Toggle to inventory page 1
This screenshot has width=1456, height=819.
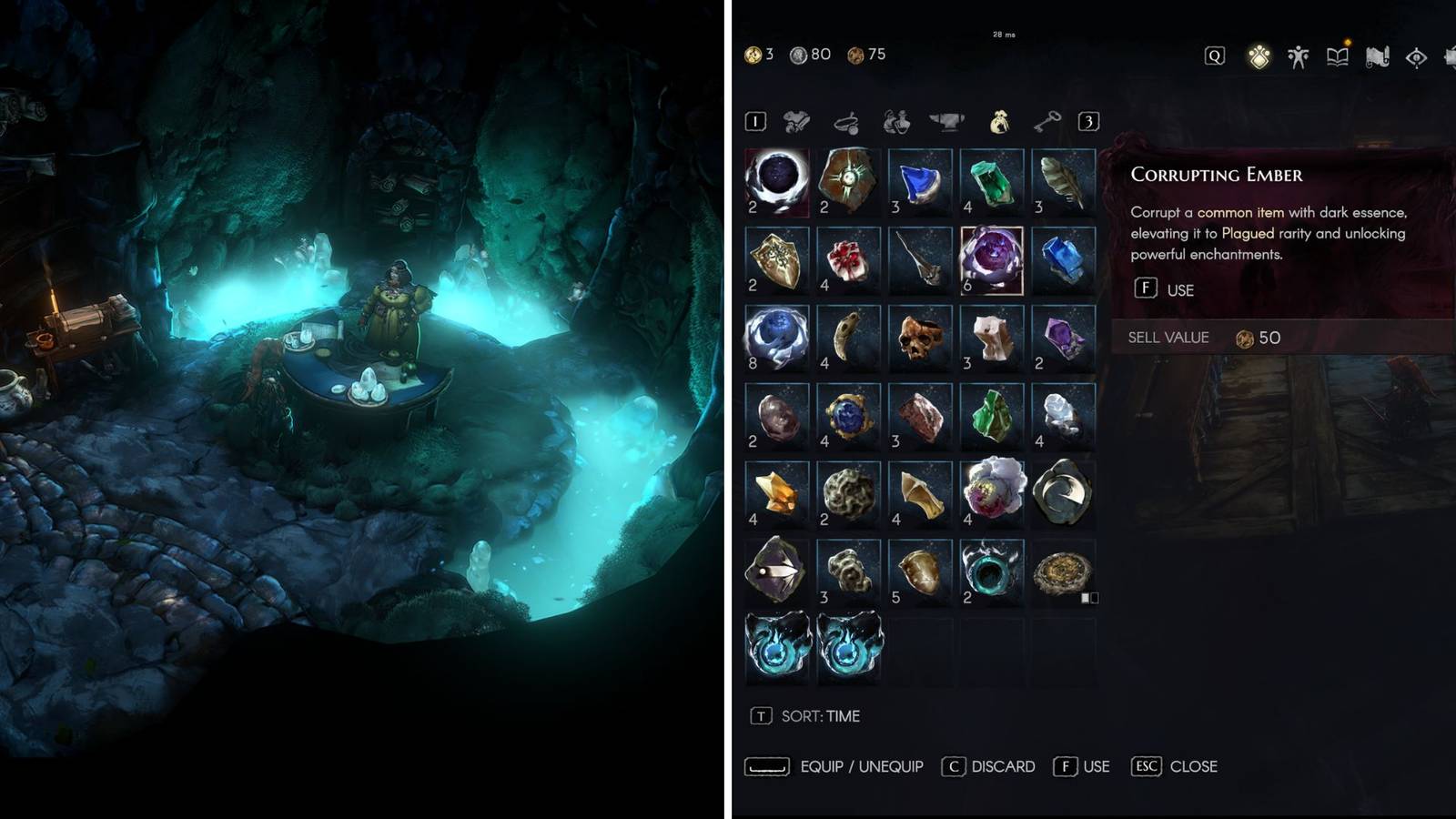(755, 120)
